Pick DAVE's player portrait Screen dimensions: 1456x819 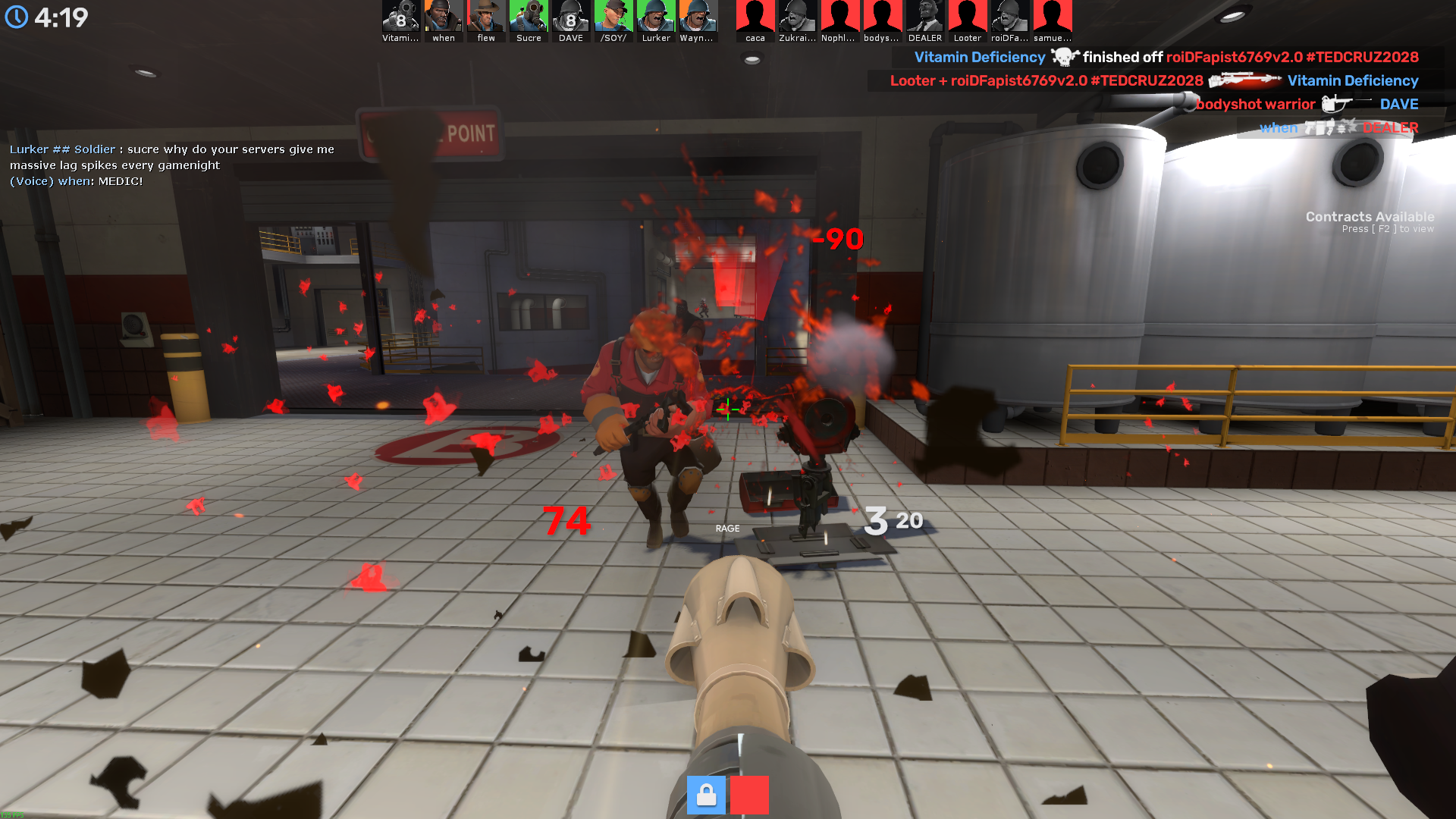[x=571, y=17]
